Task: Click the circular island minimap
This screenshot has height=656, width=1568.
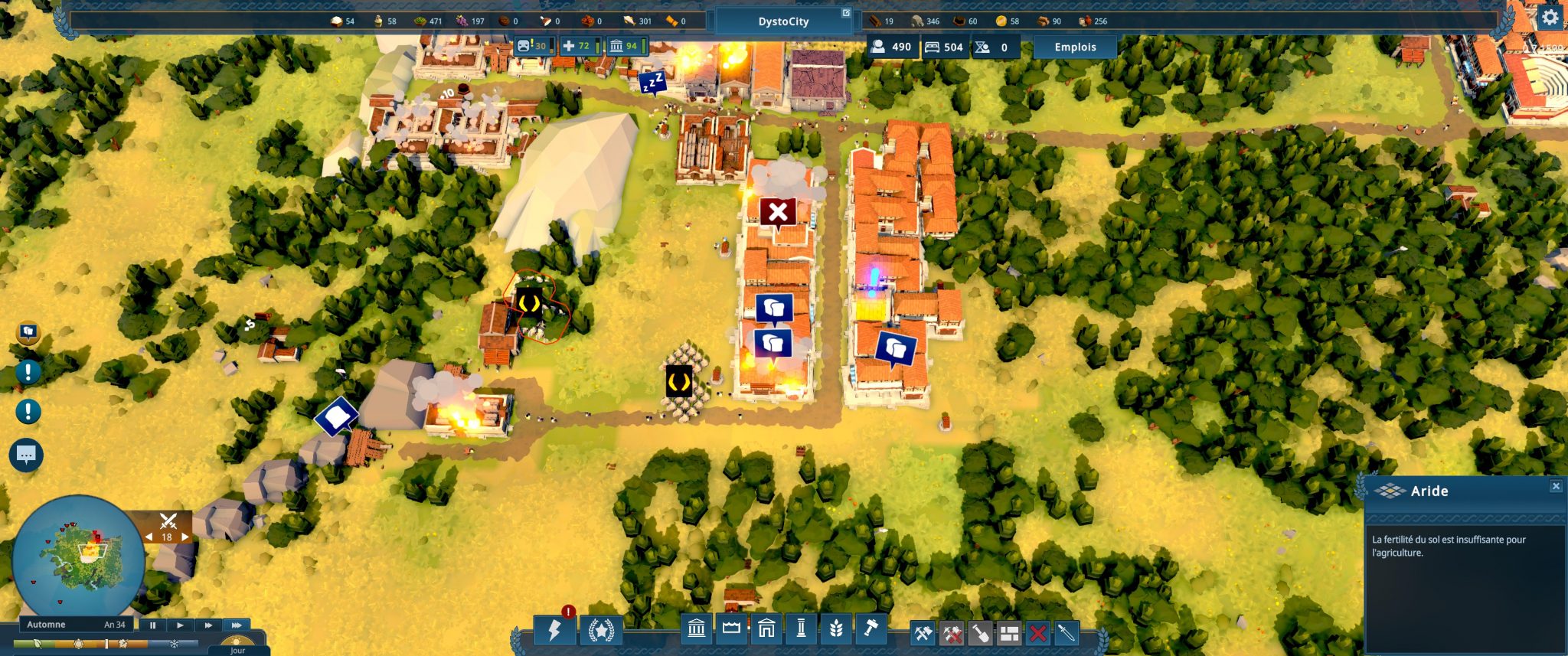Action: [78, 560]
